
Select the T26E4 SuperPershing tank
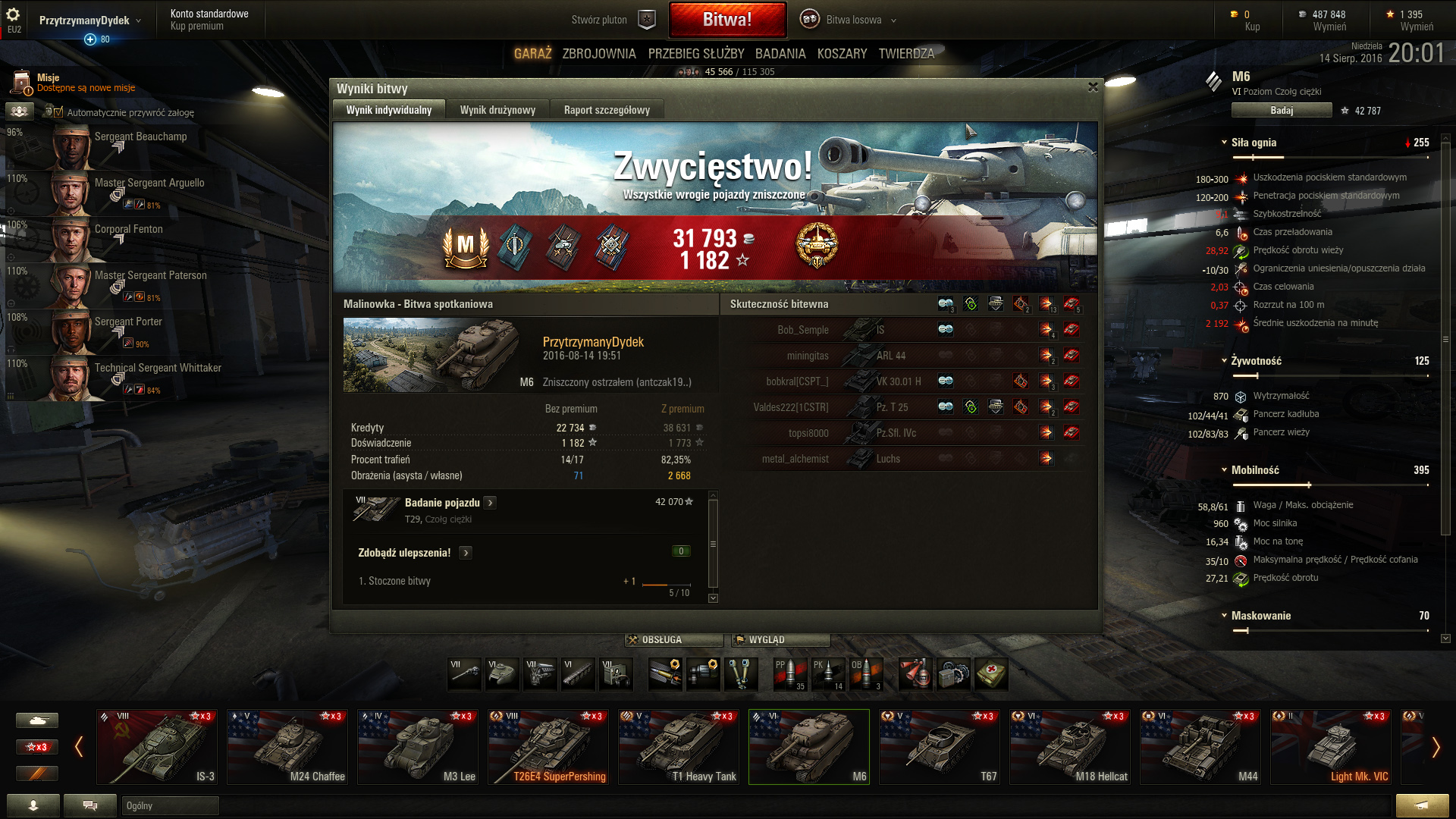click(x=548, y=747)
